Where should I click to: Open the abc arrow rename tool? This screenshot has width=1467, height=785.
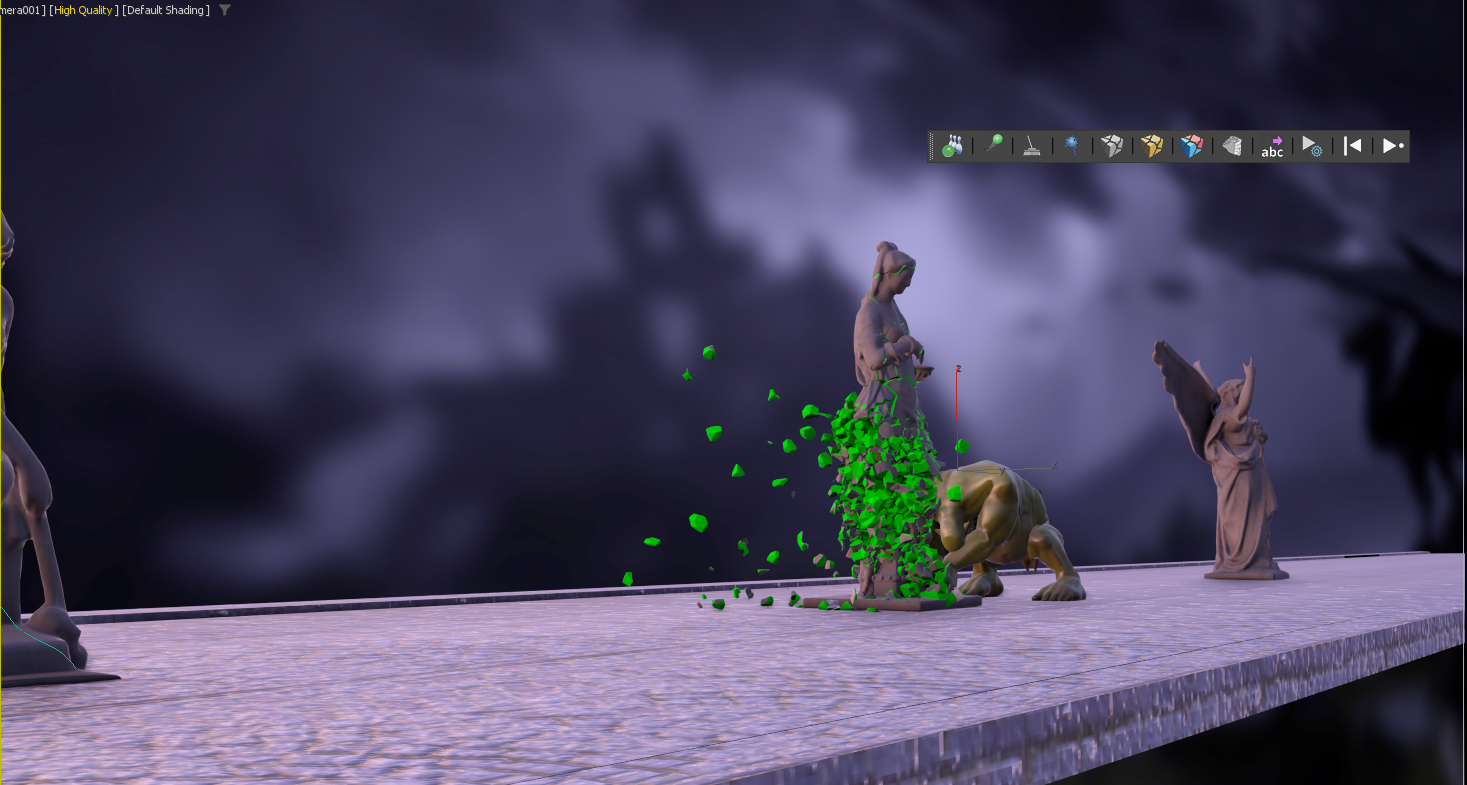tap(1272, 146)
